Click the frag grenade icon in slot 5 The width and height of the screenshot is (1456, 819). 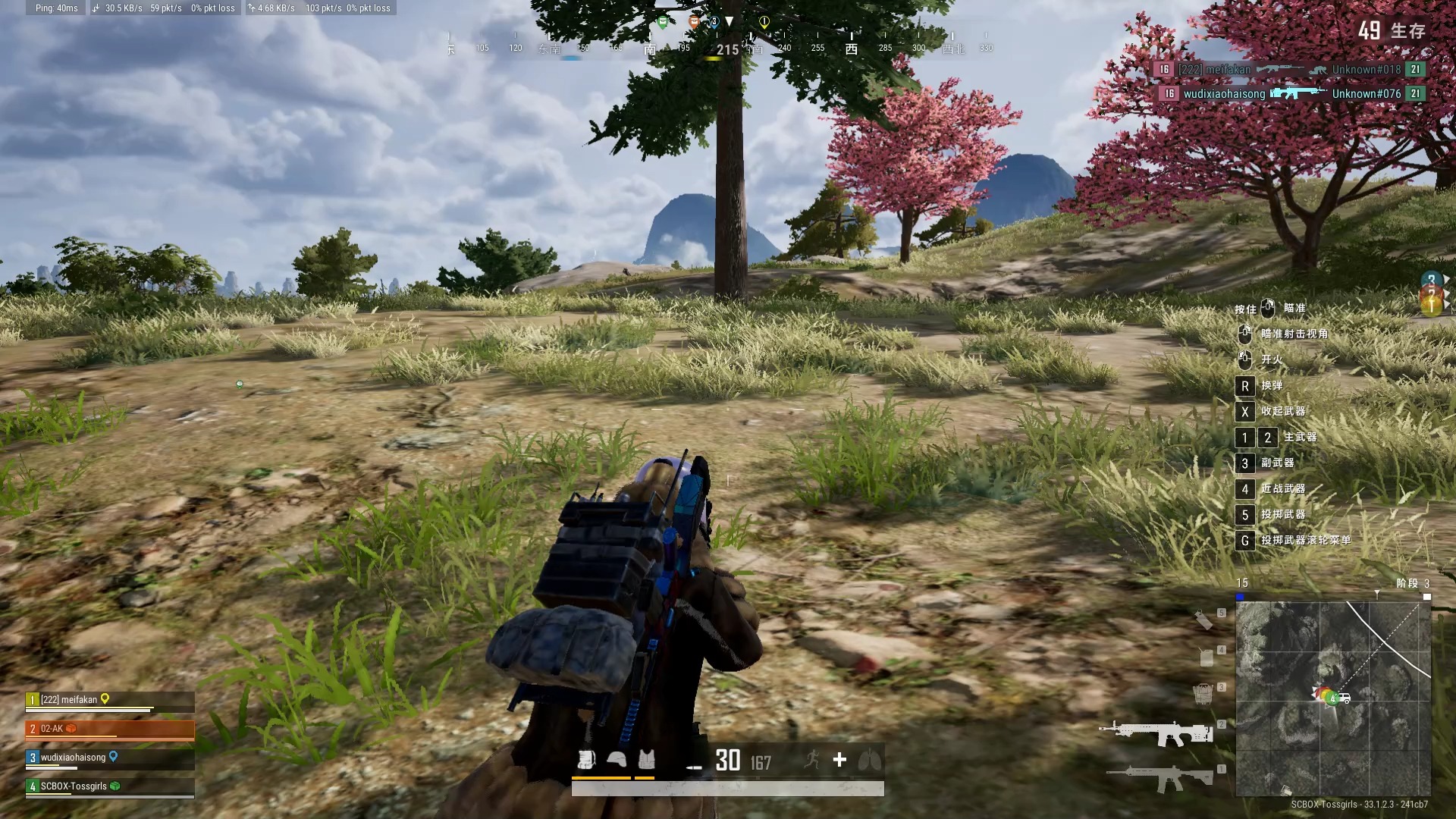click(x=1205, y=621)
